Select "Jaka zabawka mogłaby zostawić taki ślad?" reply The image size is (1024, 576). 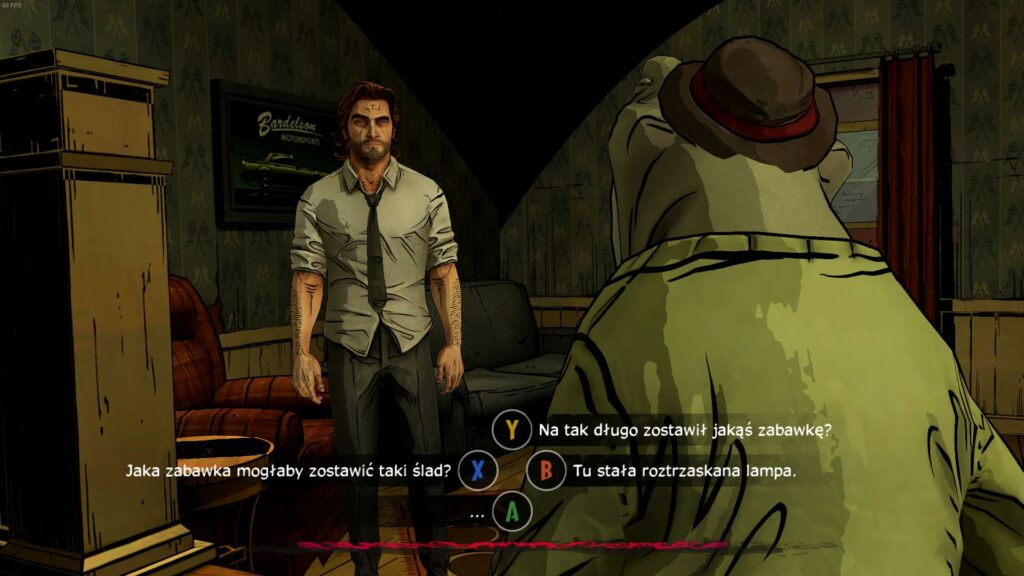click(288, 470)
